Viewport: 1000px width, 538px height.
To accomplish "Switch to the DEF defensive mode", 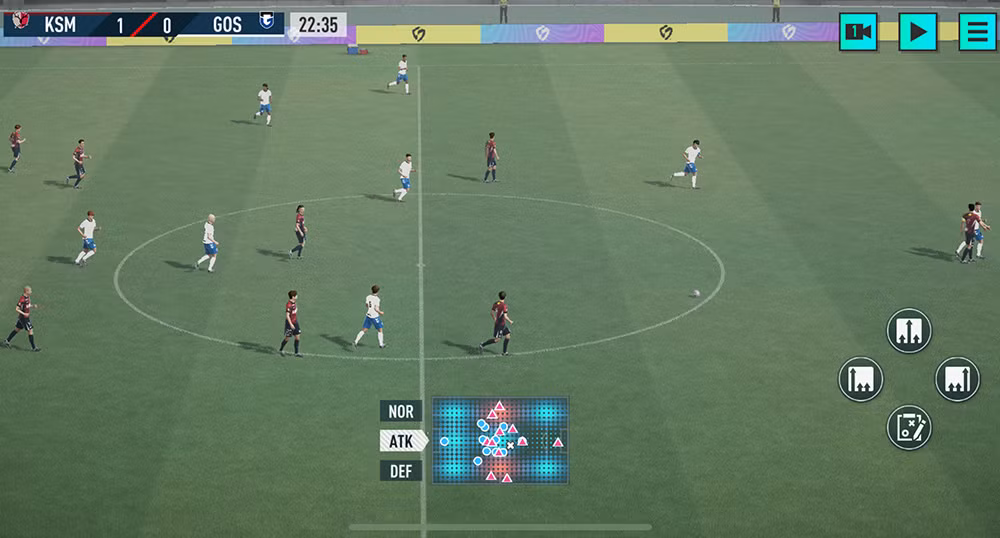I will 401,471.
